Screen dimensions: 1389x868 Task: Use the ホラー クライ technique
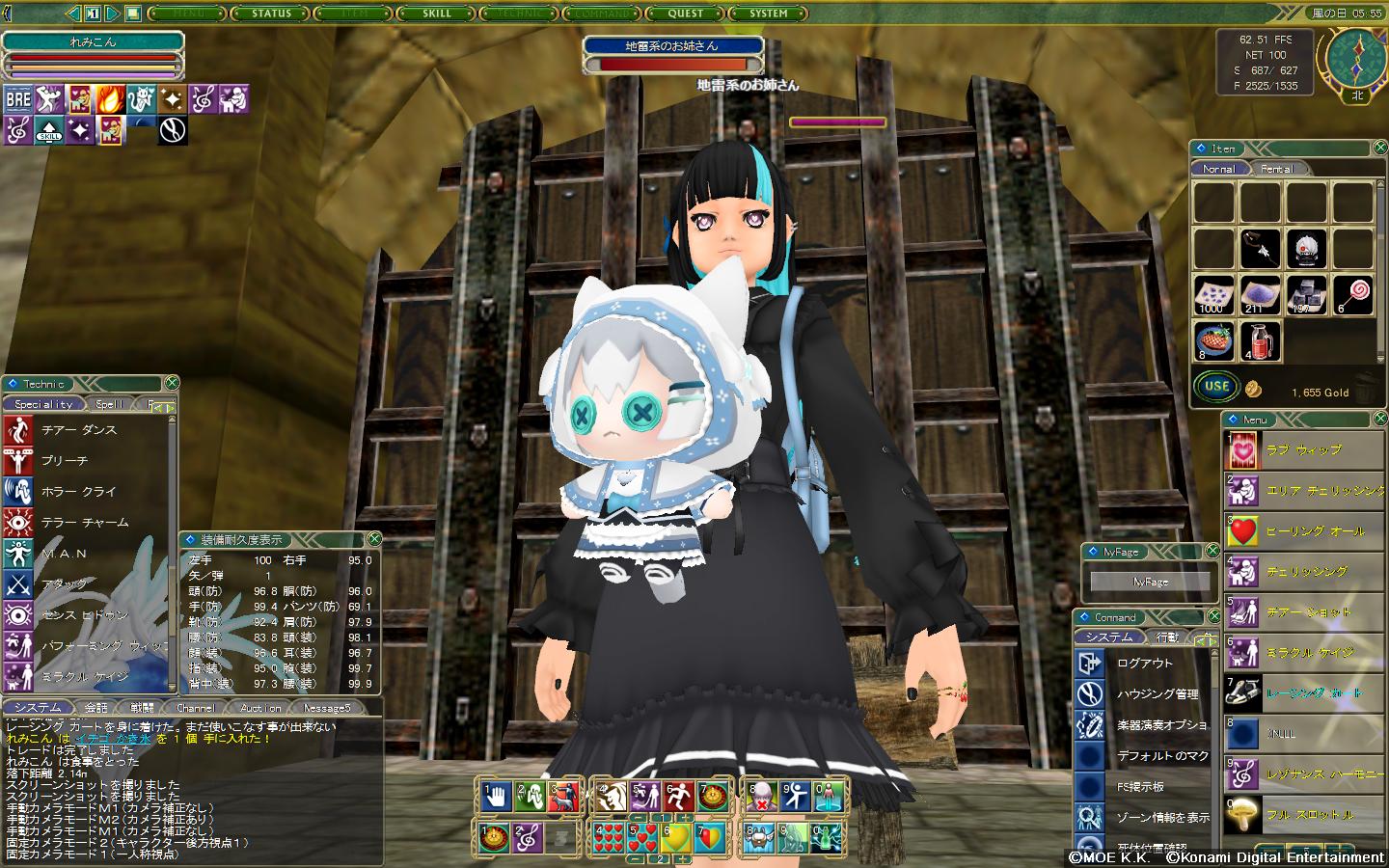click(x=79, y=492)
